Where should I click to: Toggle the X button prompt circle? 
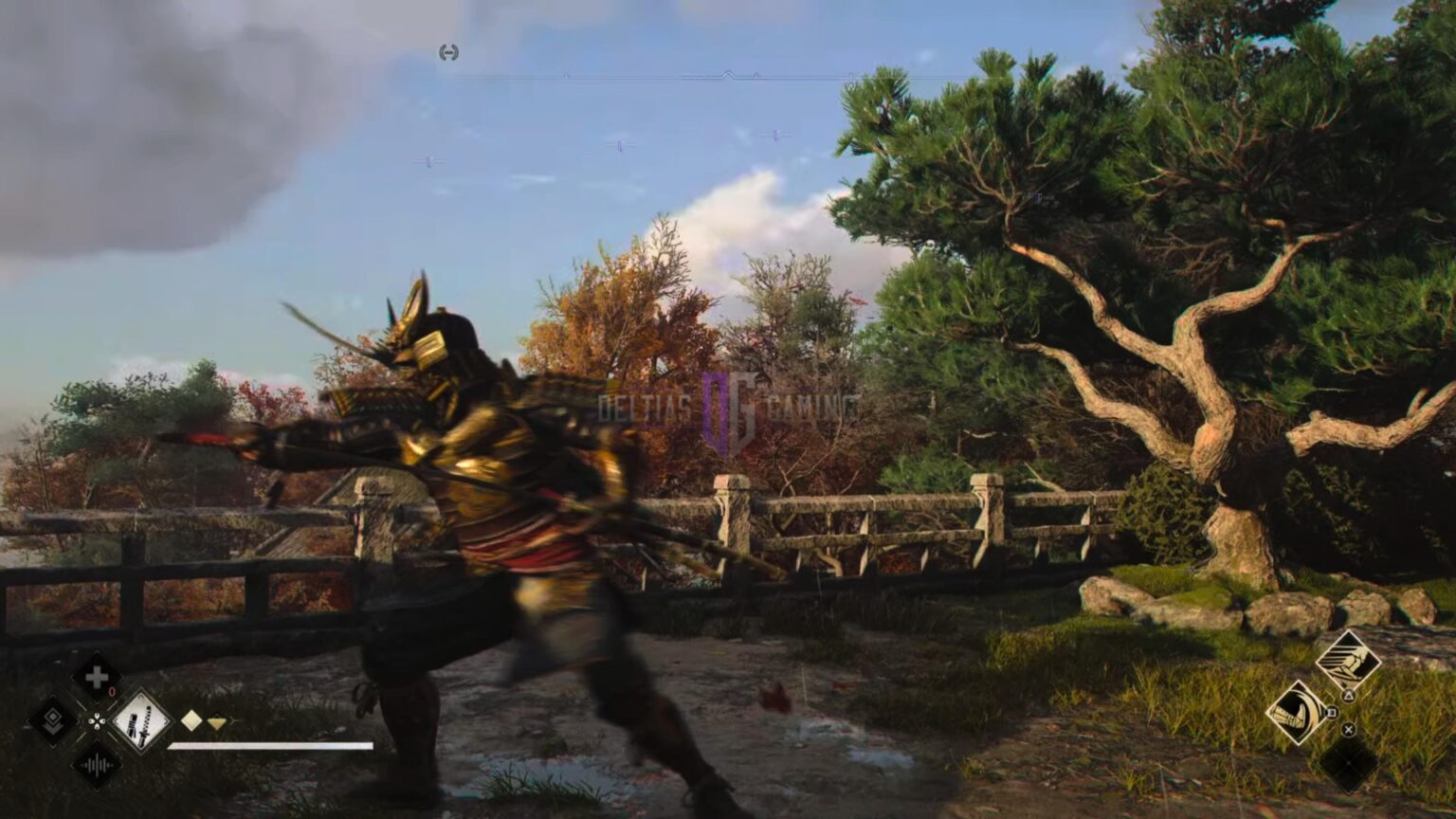pyautogui.click(x=1348, y=729)
